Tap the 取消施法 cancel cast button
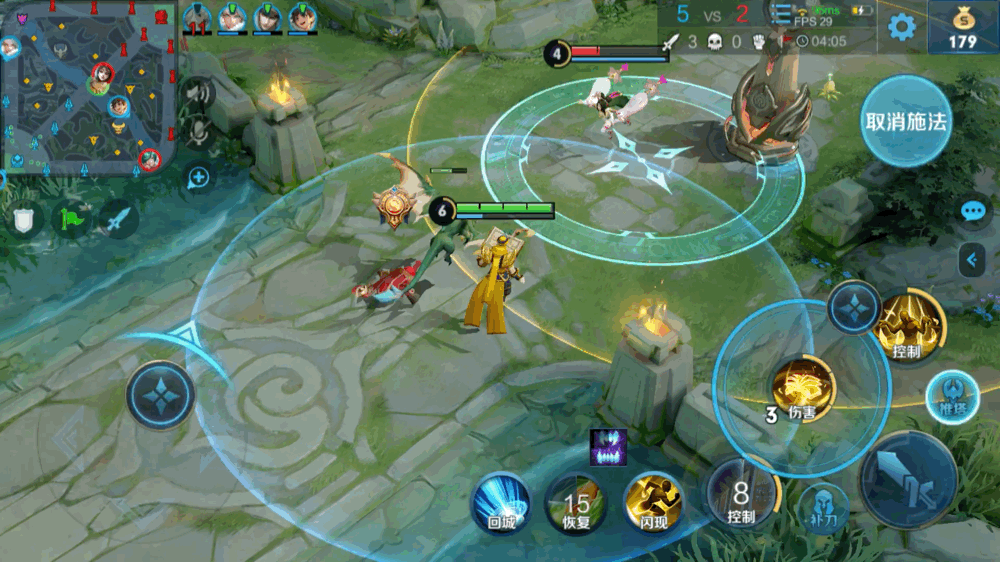1000x562 pixels. [x=906, y=121]
